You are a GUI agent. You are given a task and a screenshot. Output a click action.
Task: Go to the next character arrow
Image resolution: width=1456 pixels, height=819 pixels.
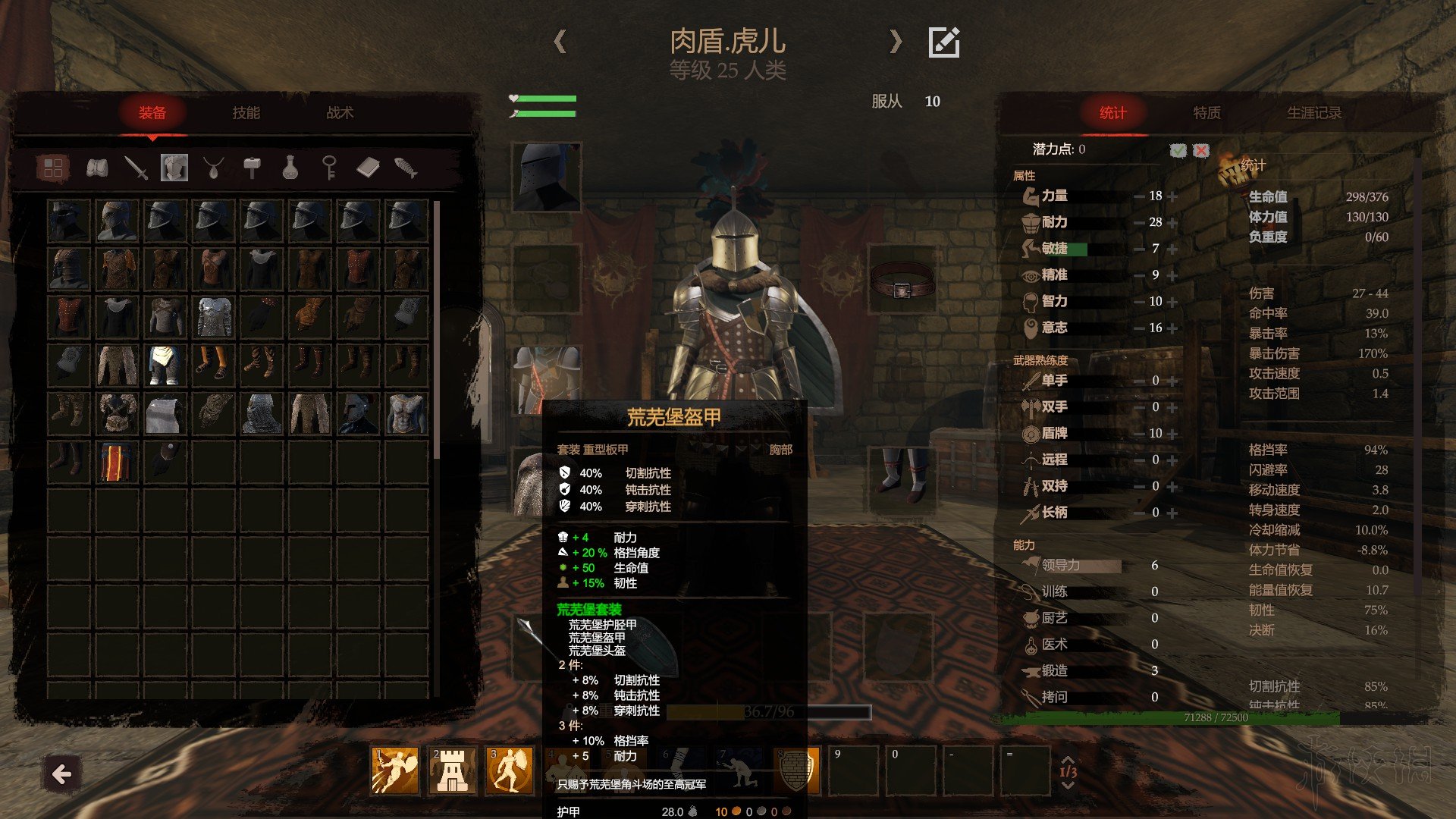896,41
